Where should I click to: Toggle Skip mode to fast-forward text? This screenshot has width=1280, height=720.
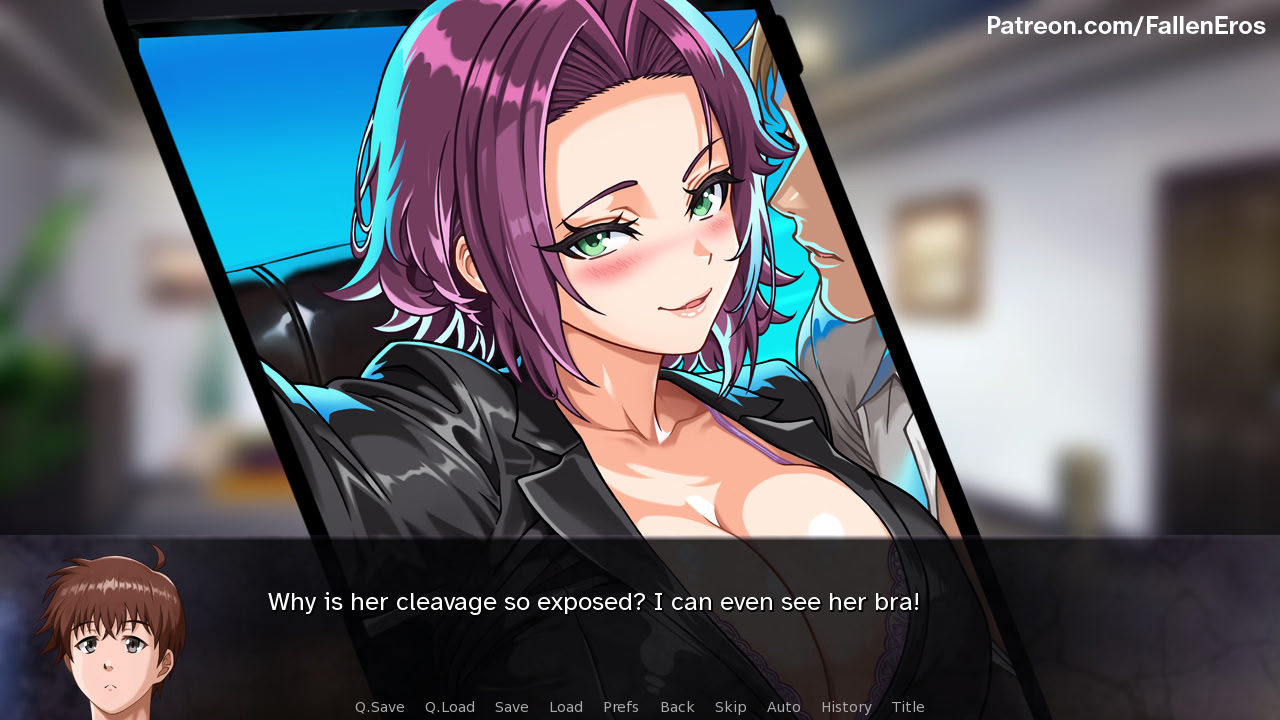point(731,707)
